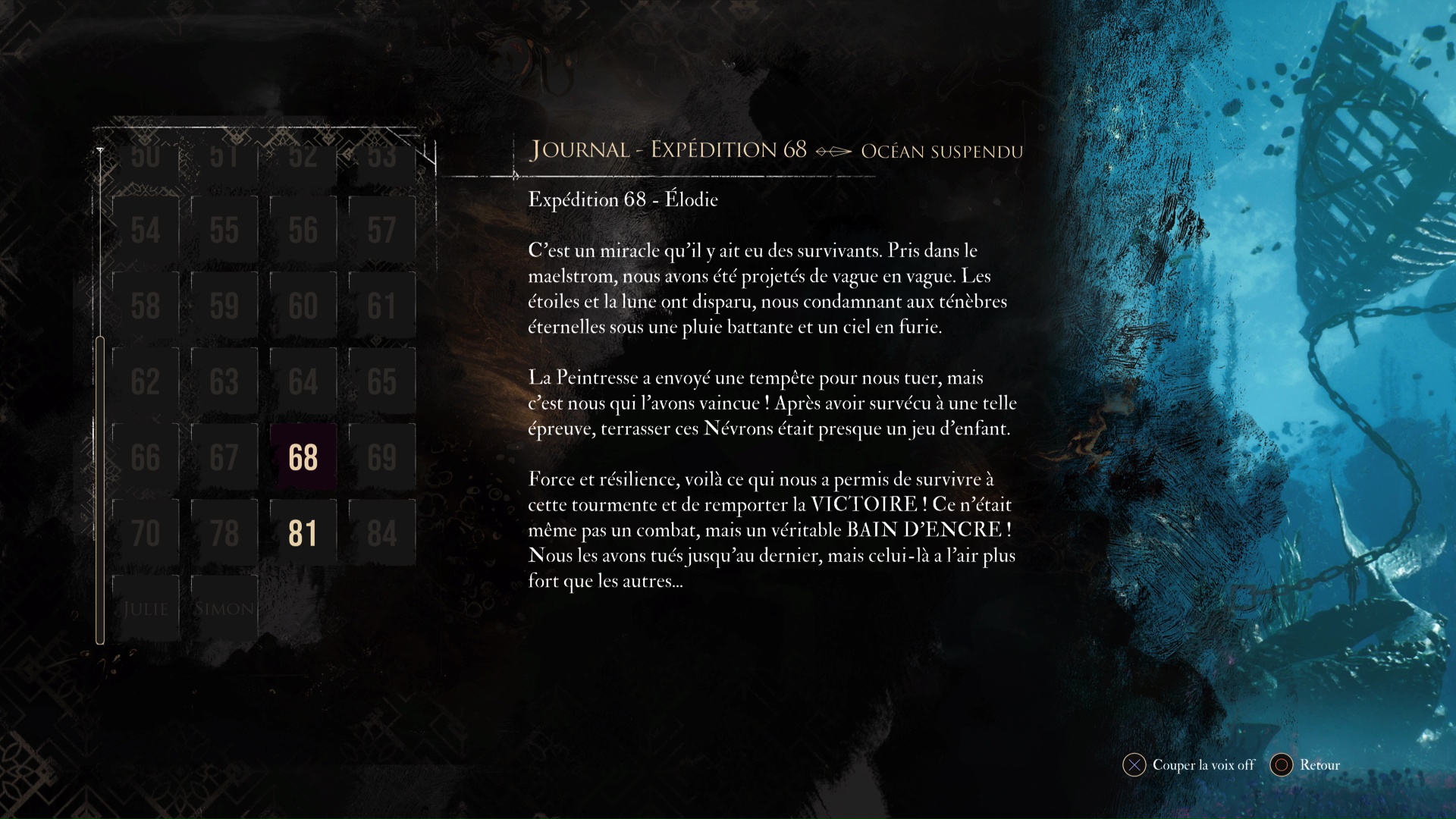Select the unlocked entry 81
Viewport: 1456px width, 819px height.
tap(303, 533)
